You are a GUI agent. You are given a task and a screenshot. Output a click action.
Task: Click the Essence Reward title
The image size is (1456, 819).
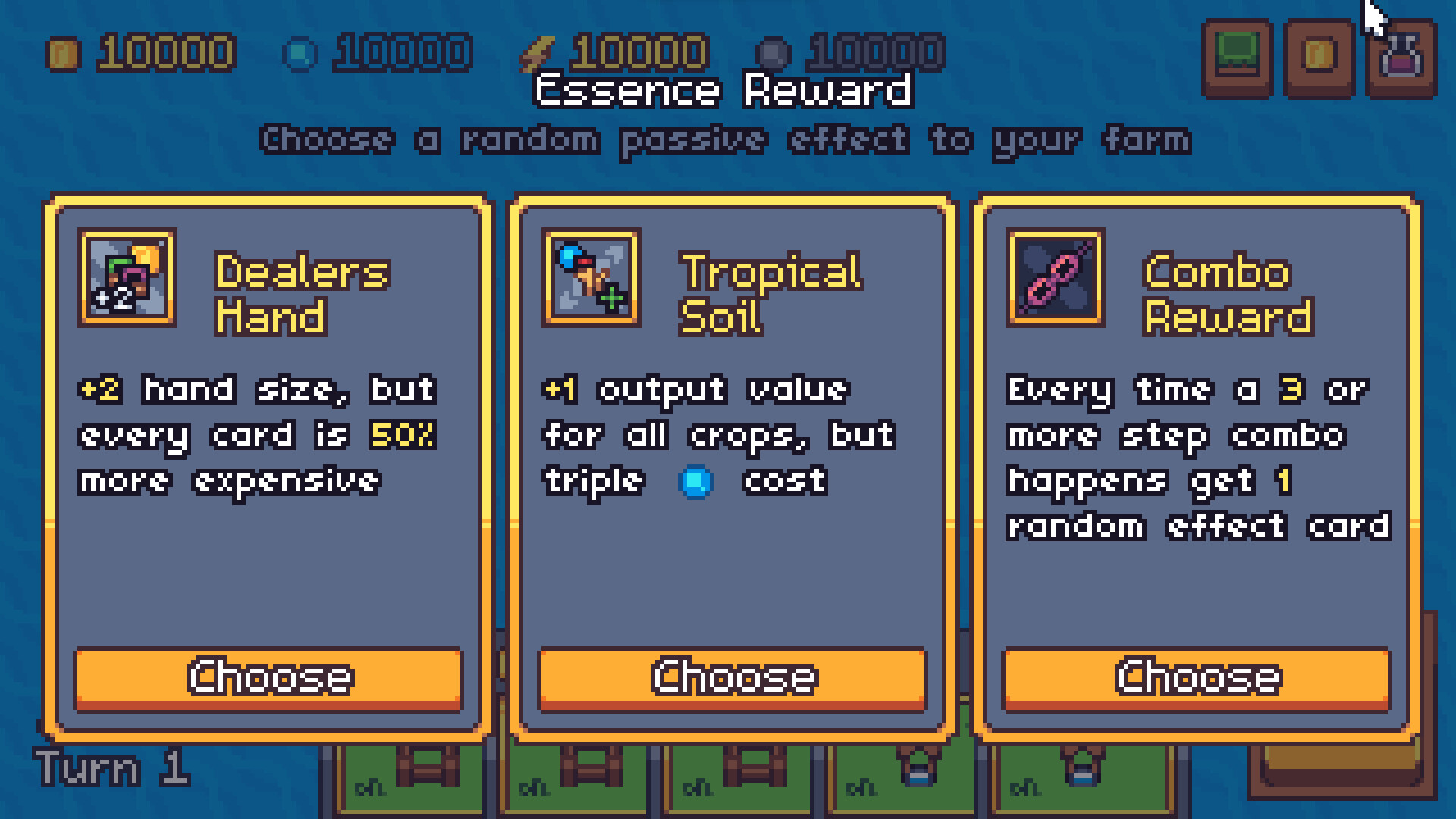(724, 90)
